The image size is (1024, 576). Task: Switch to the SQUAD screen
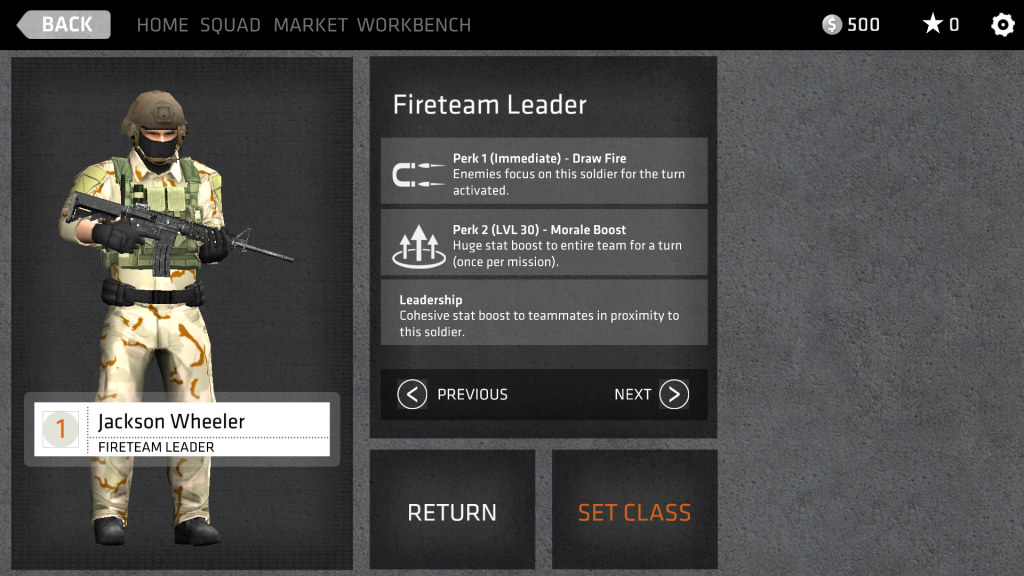230,25
